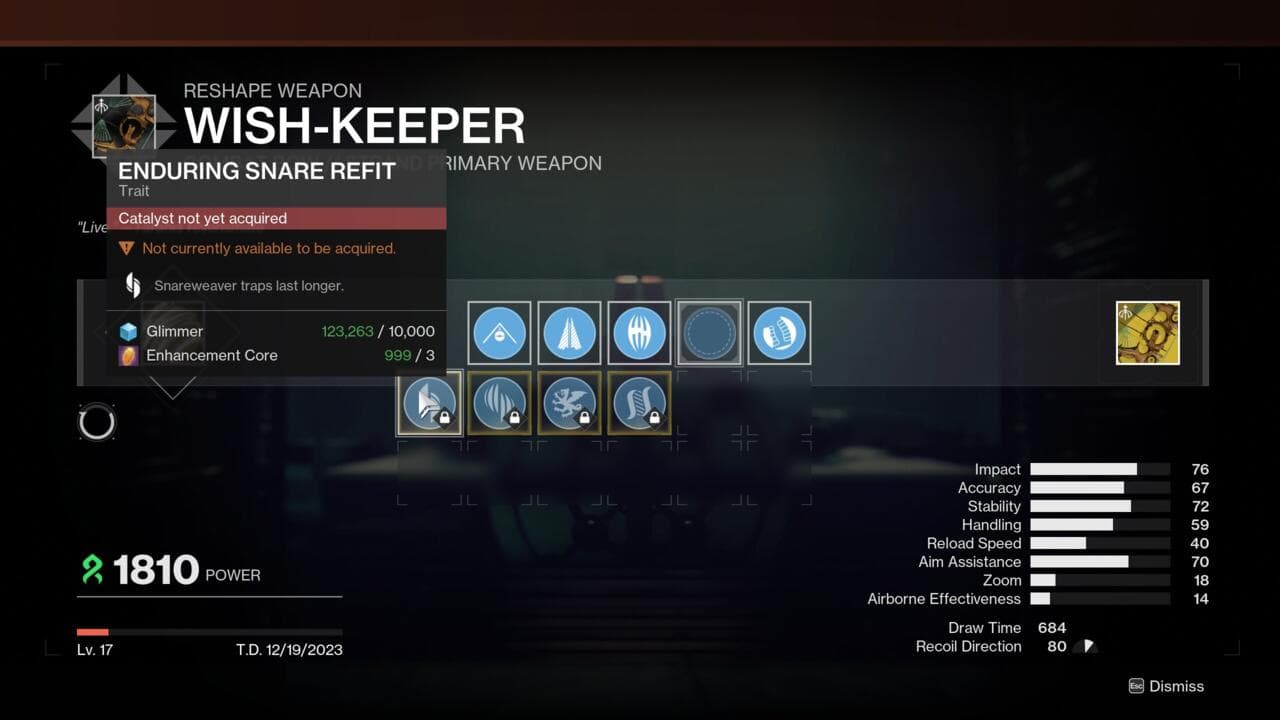Click the Dismiss button
This screenshot has height=720, width=1280.
(x=1166, y=686)
